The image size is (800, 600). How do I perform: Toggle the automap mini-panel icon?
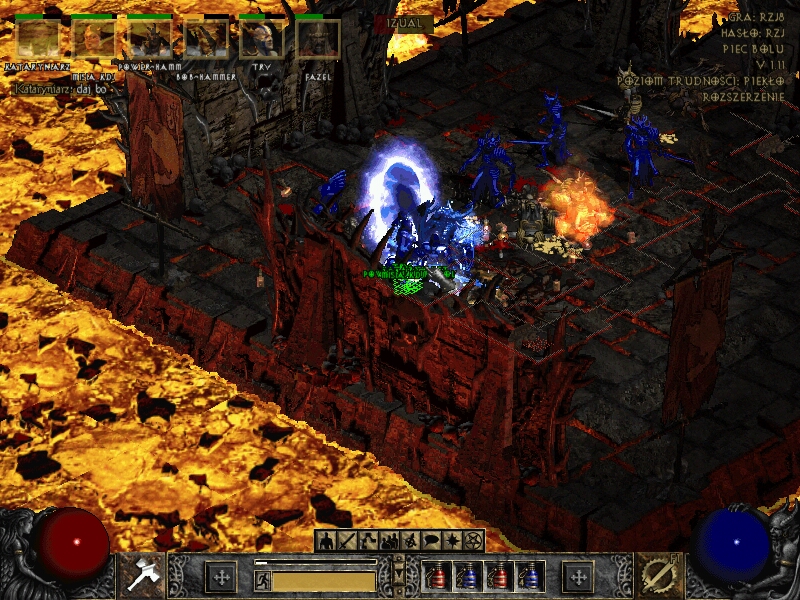(x=410, y=541)
